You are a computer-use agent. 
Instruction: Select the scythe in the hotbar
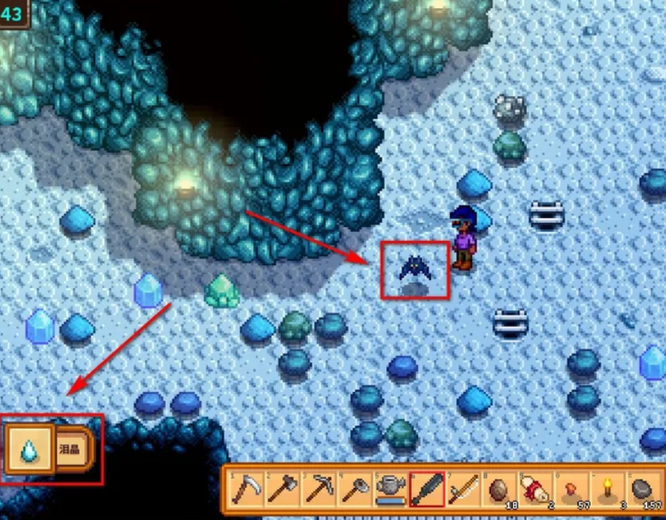tap(247, 490)
